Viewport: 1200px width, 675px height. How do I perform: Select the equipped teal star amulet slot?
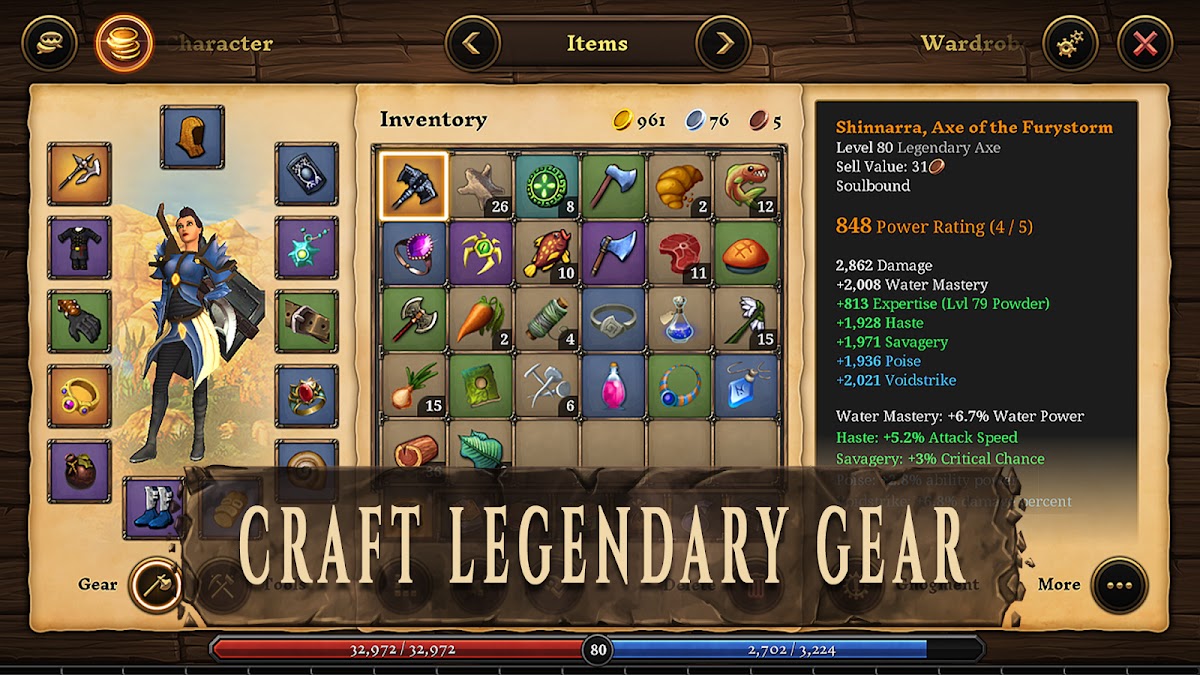coord(306,247)
